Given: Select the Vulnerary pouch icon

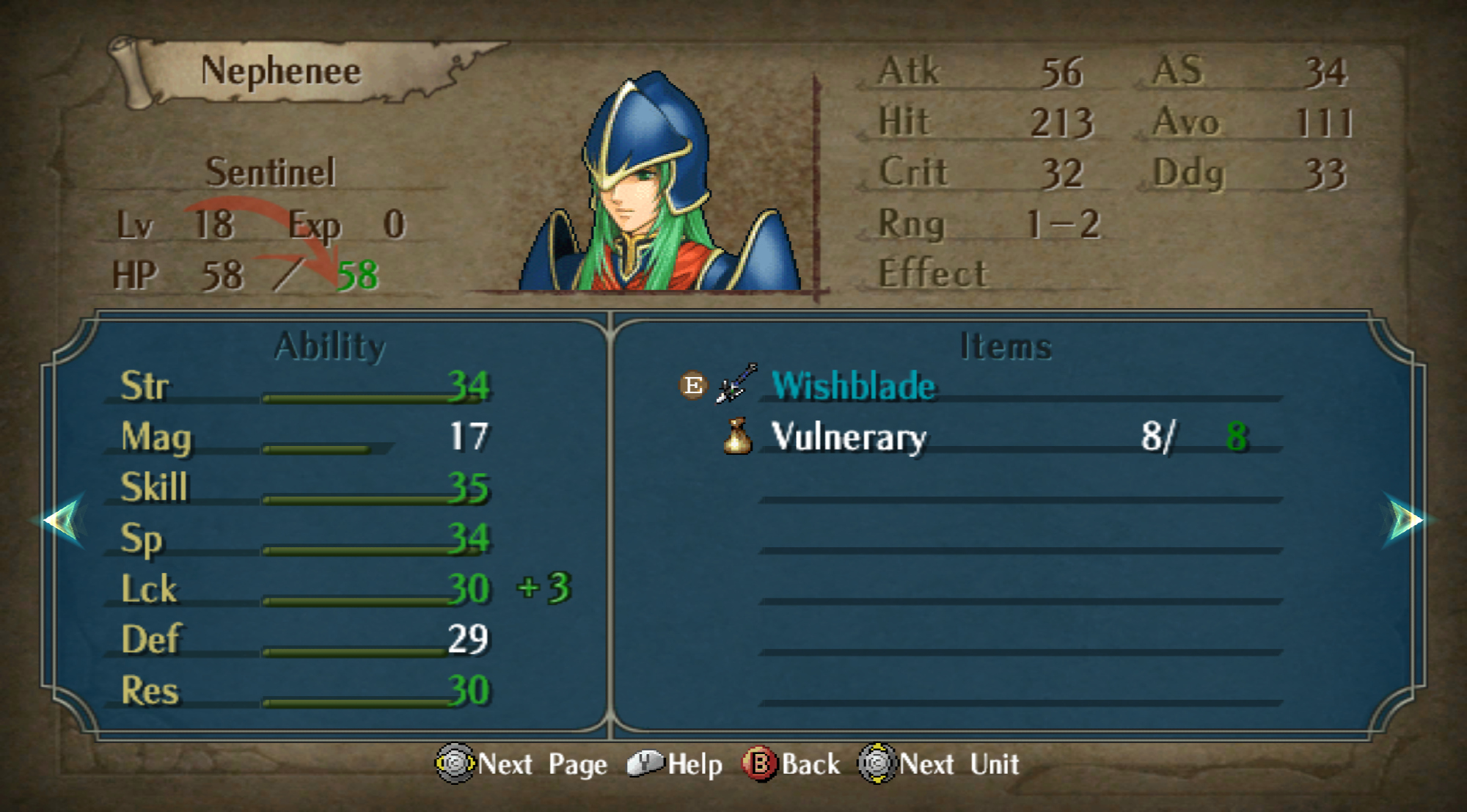Looking at the screenshot, I should click(738, 436).
